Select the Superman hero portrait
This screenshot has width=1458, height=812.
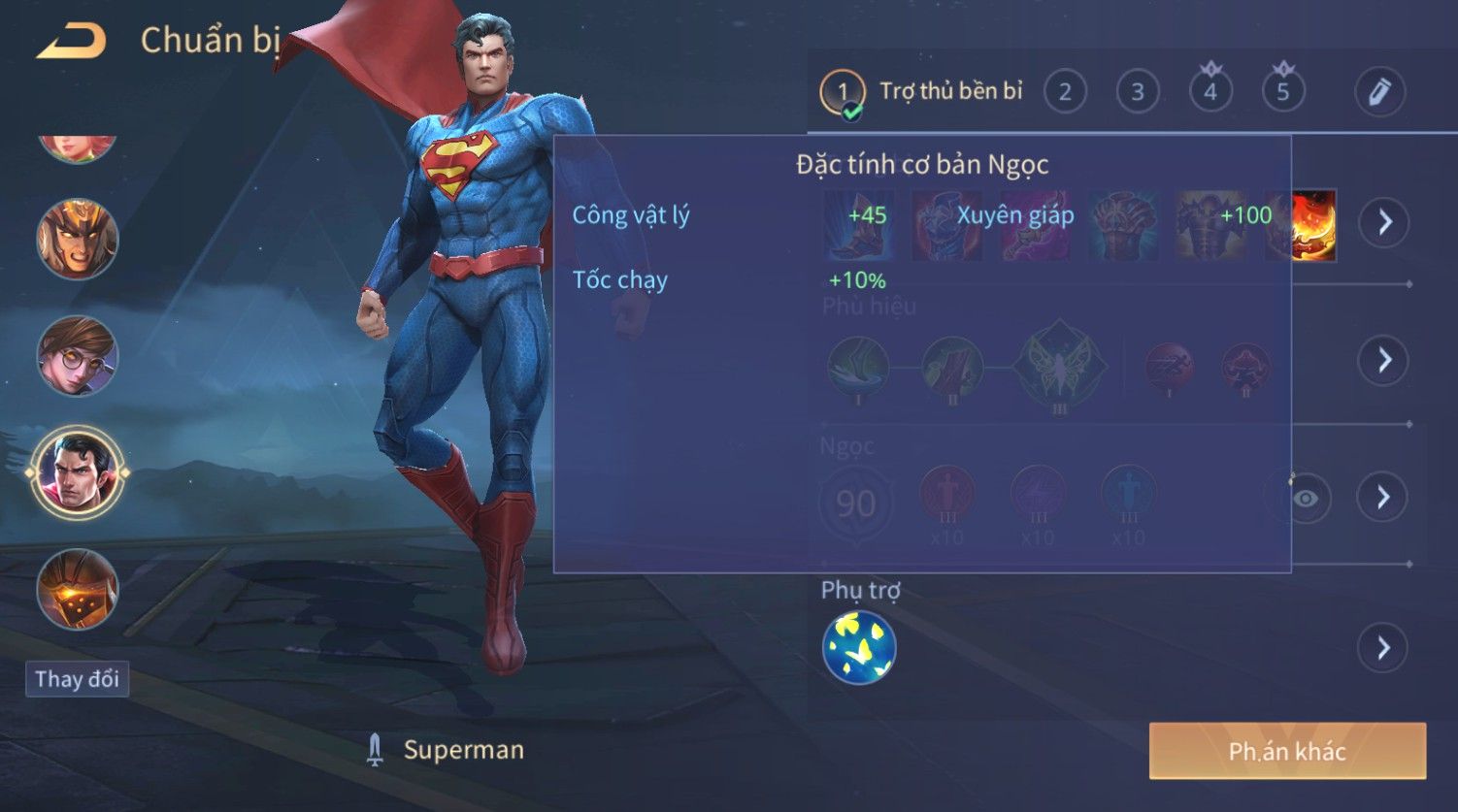click(77, 473)
